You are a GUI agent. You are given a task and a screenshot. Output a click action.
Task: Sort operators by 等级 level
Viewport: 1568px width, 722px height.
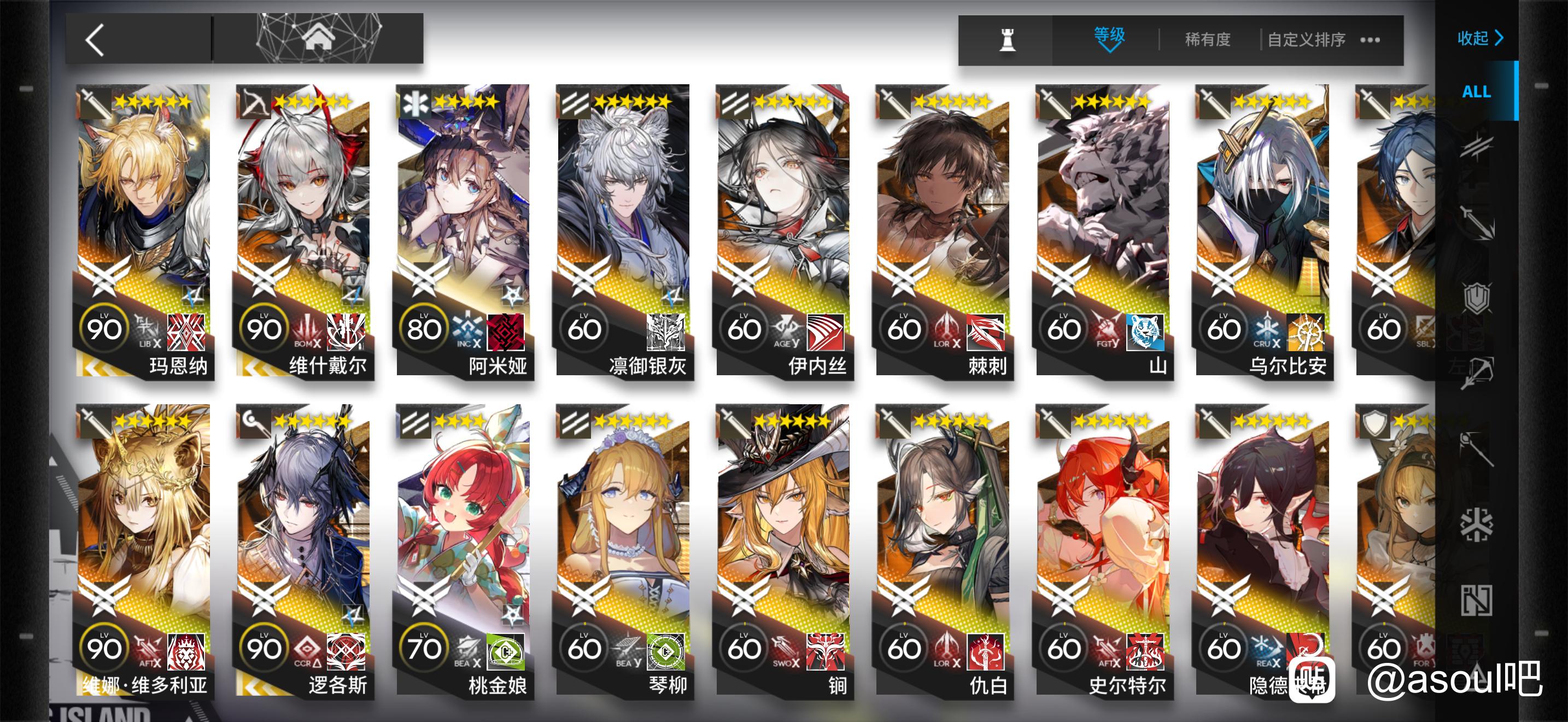[1109, 38]
